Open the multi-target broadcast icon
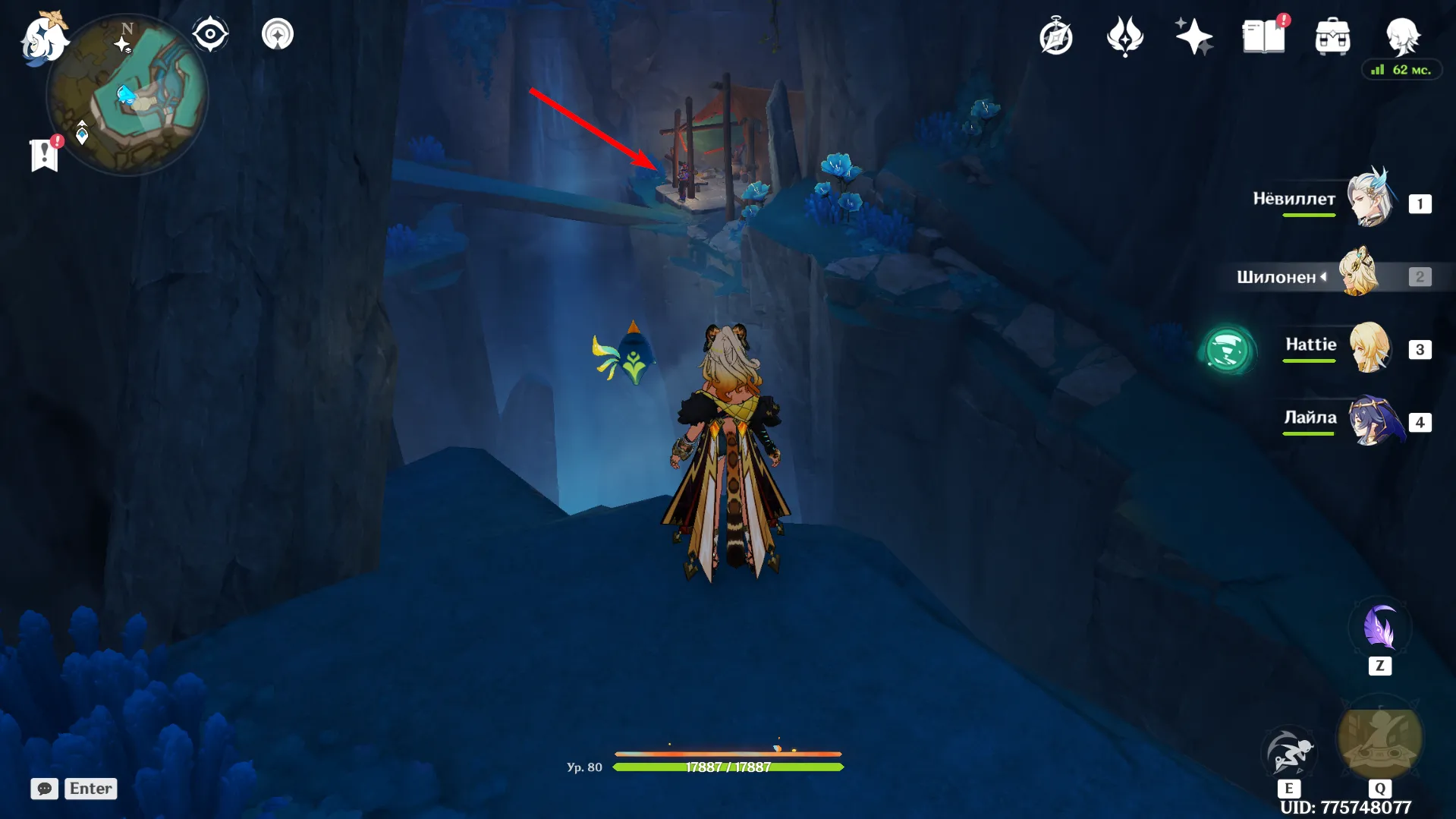This screenshot has height=819, width=1456. (278, 35)
